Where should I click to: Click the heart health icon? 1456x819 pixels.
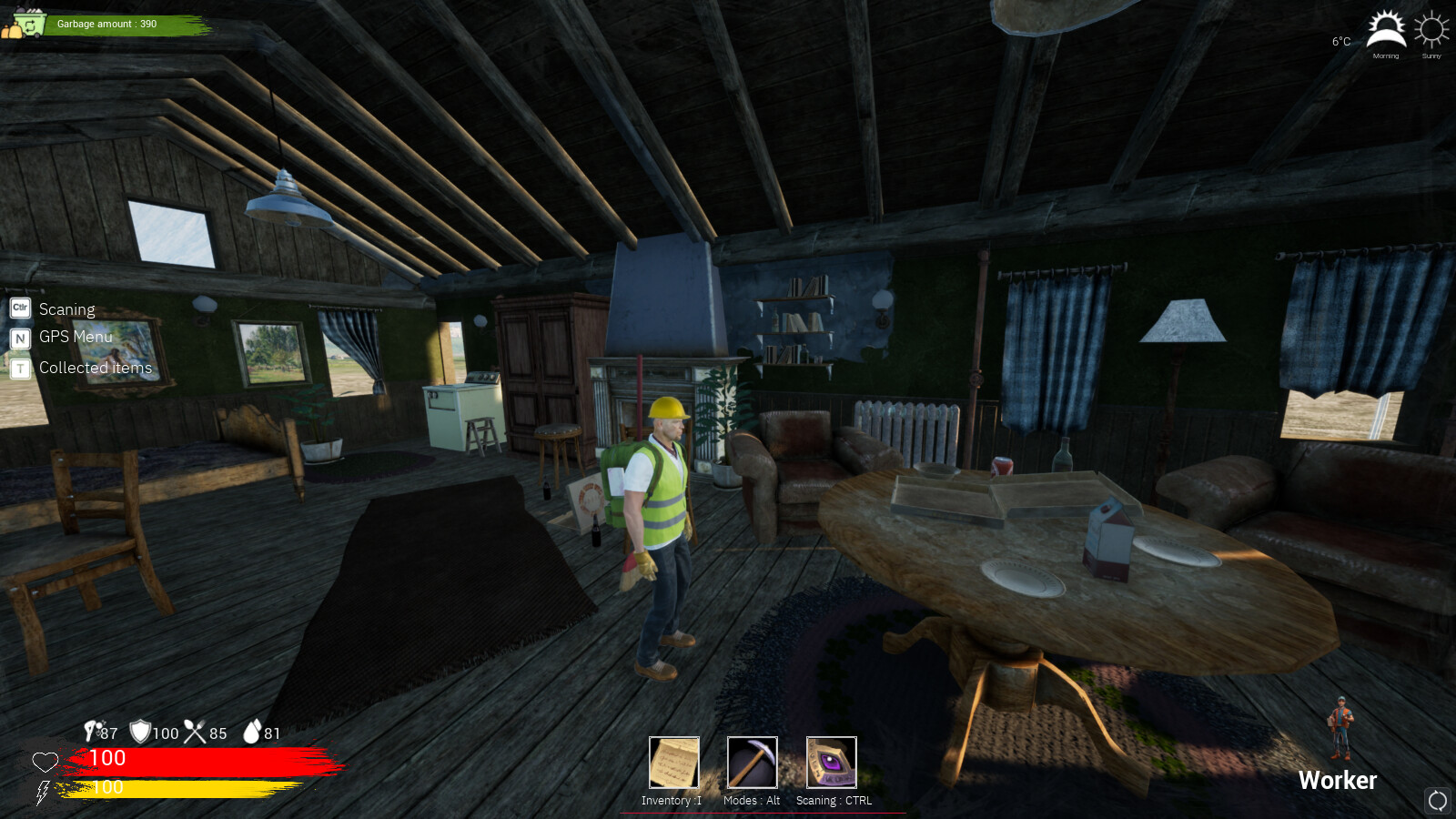45,763
